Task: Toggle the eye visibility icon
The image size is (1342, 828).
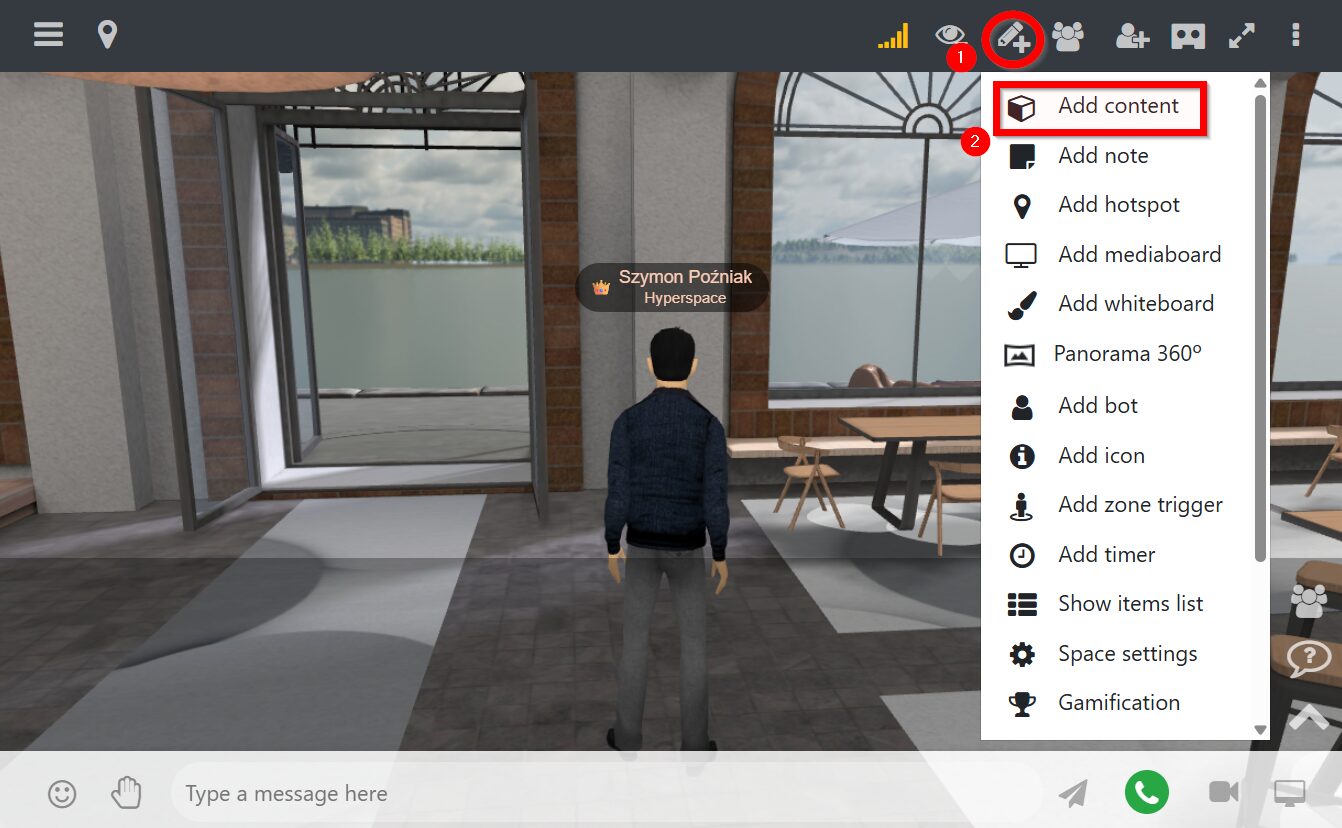Action: click(x=950, y=36)
